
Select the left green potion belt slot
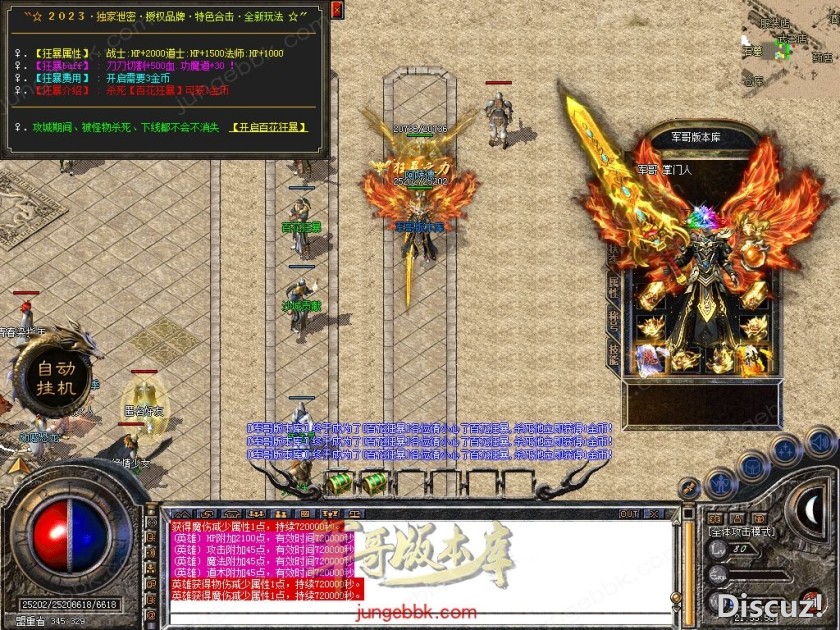click(x=341, y=483)
